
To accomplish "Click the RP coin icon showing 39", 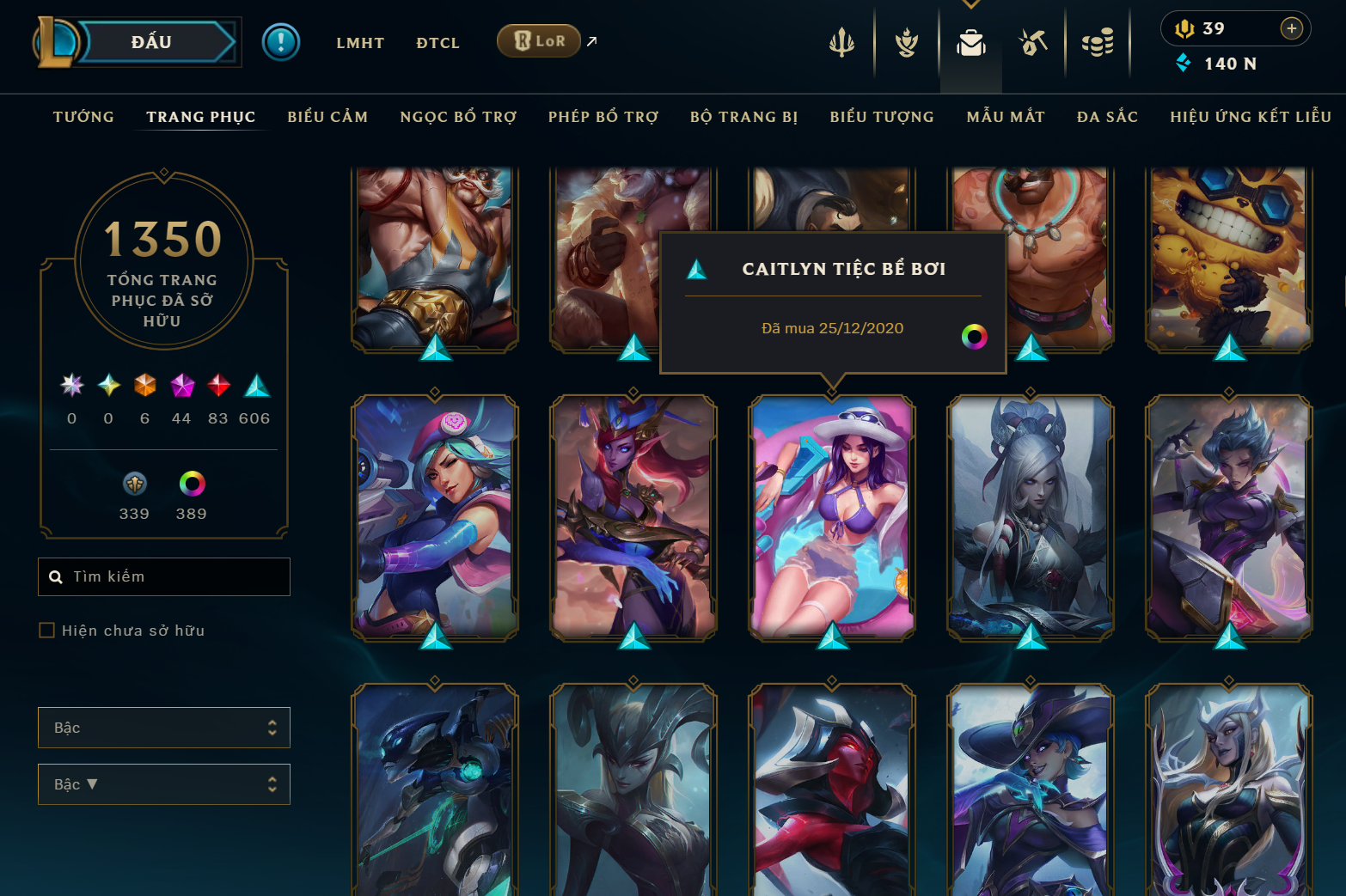I will click(1185, 28).
